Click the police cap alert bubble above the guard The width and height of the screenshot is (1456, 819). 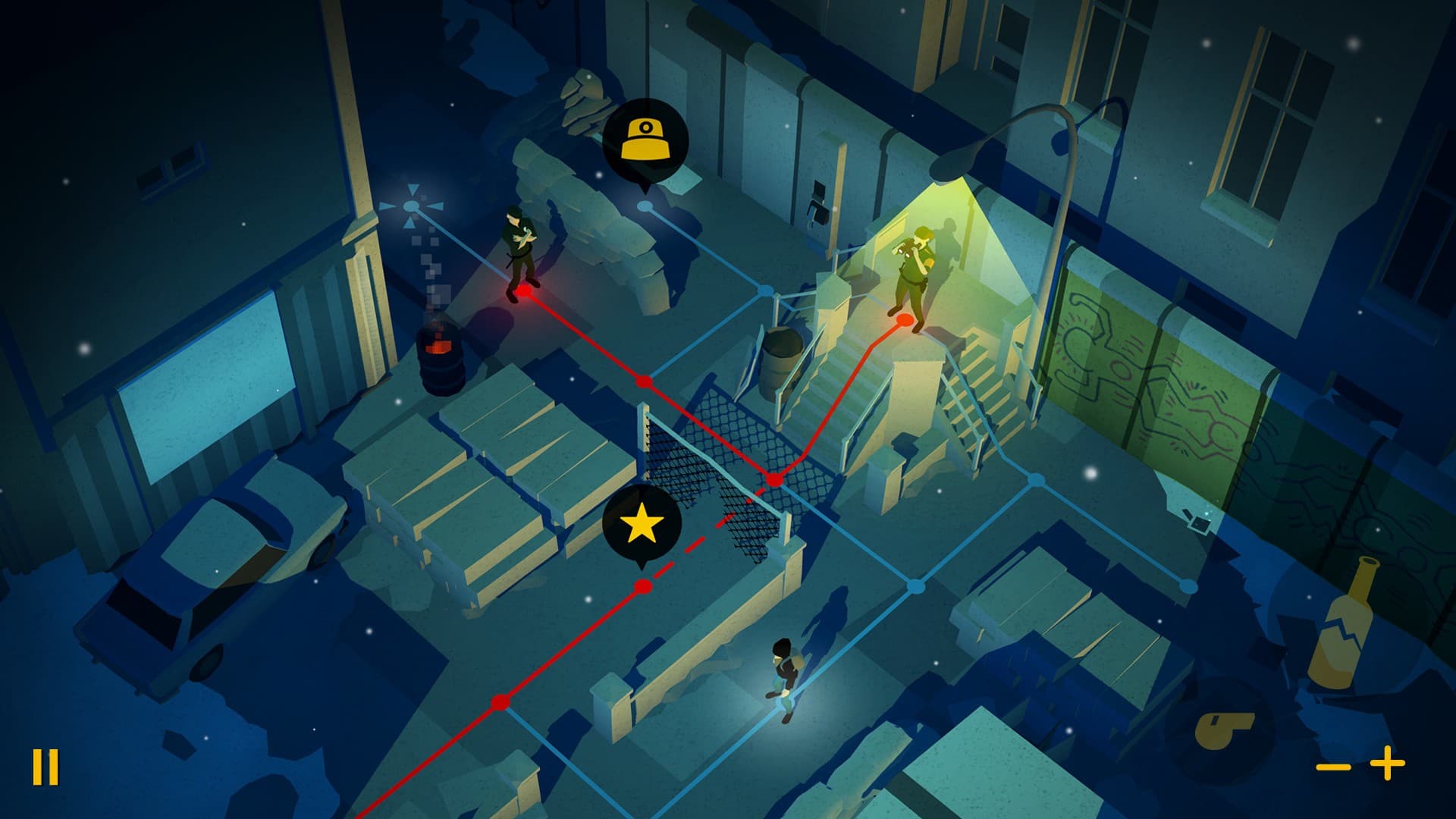pyautogui.click(x=645, y=136)
